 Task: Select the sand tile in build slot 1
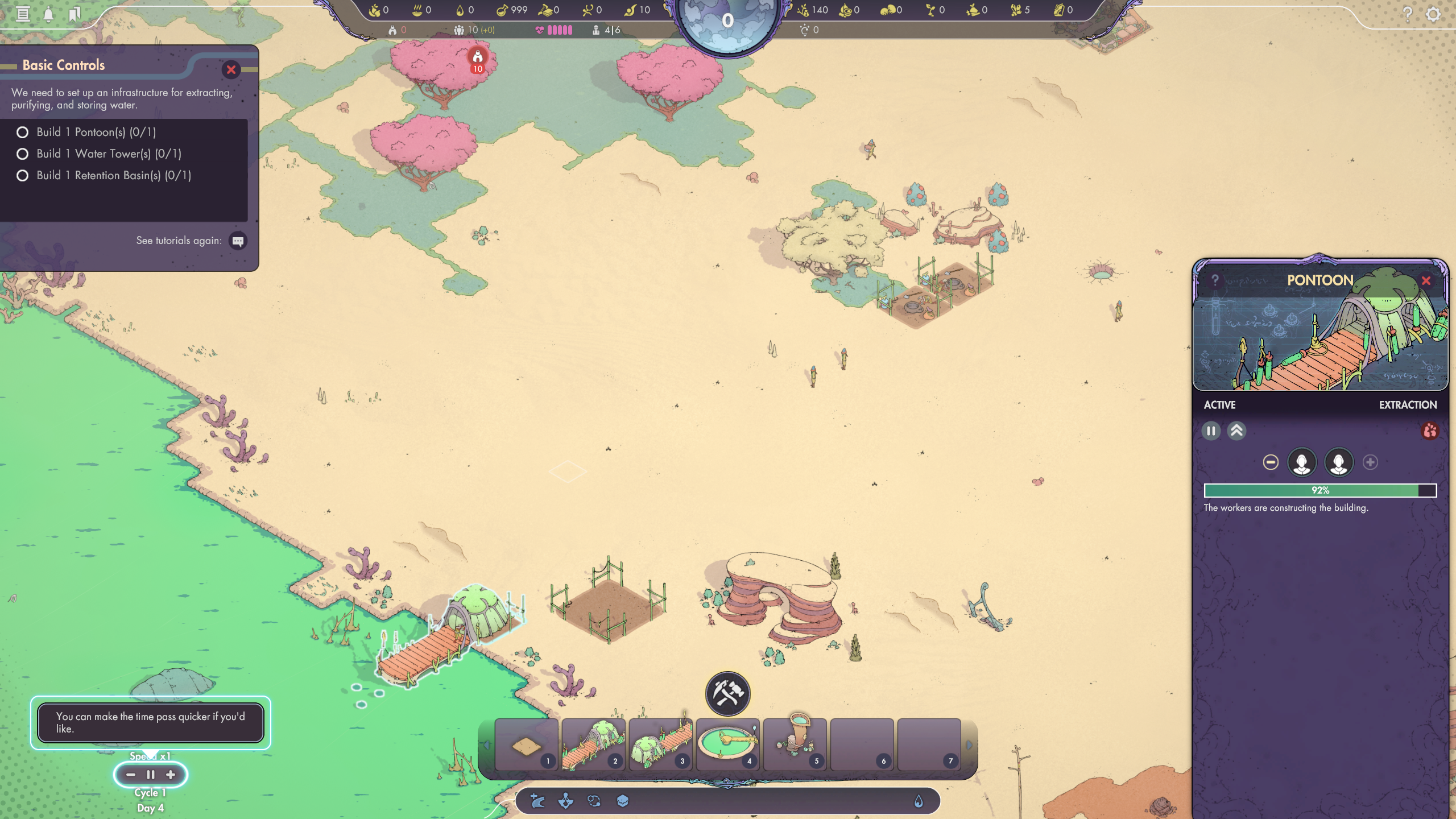click(x=526, y=745)
